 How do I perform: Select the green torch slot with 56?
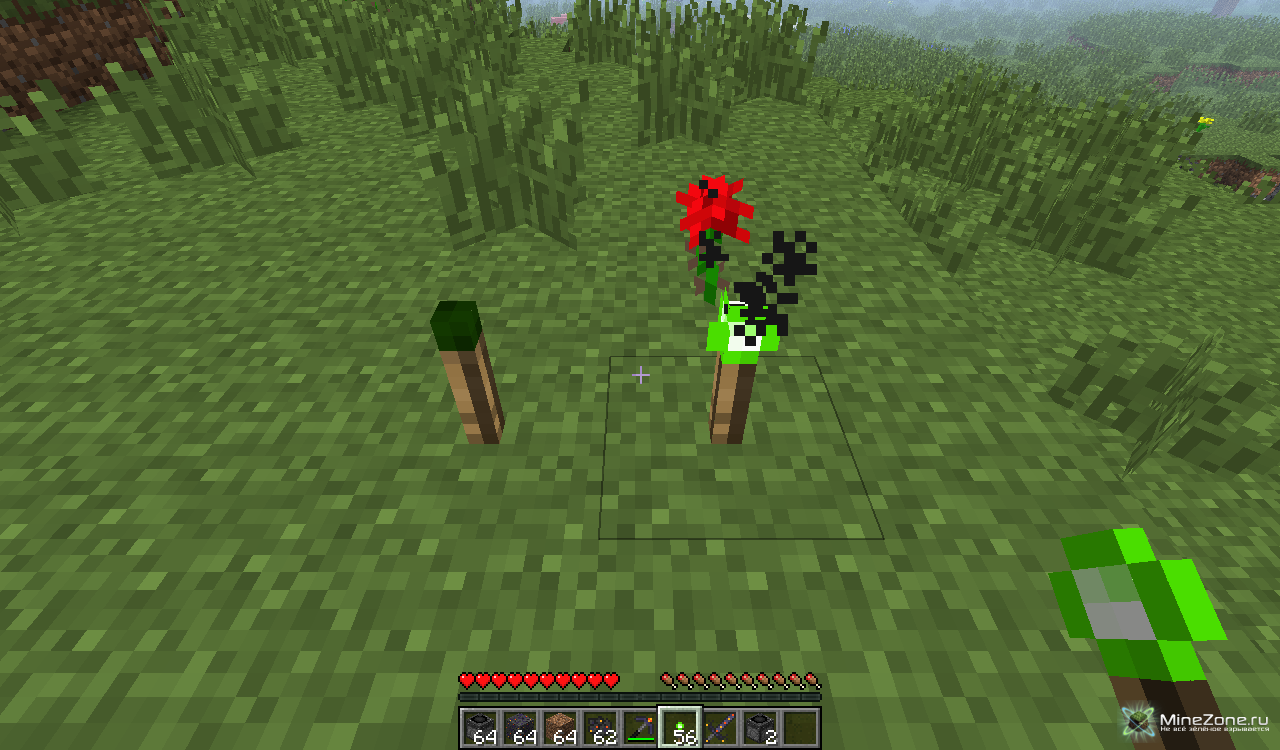pyautogui.click(x=680, y=727)
